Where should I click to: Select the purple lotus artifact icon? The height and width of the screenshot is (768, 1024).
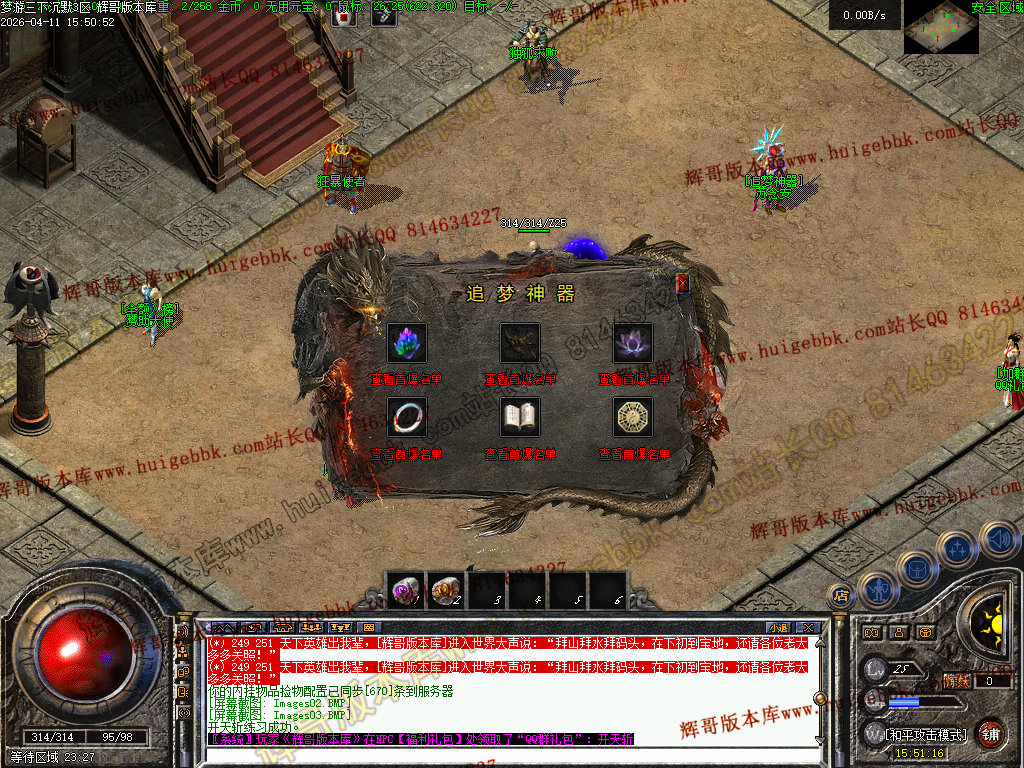pos(633,343)
